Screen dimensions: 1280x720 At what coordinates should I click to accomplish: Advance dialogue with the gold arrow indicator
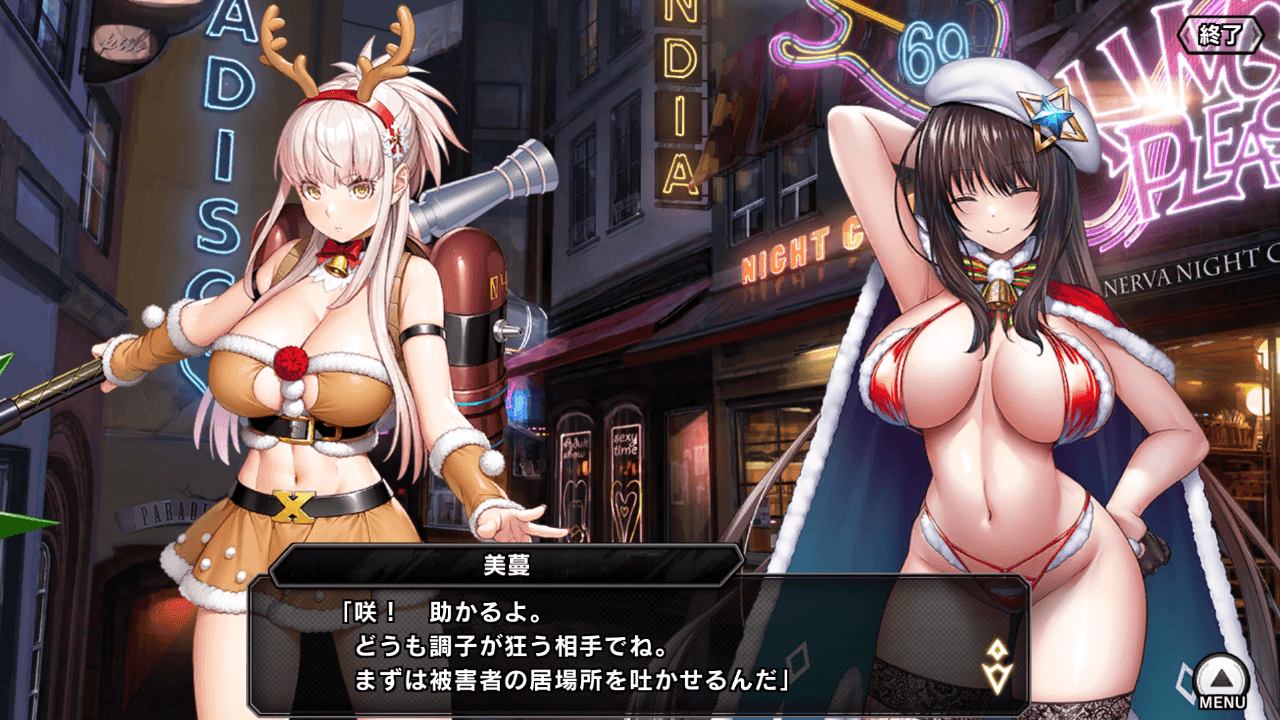tap(996, 666)
